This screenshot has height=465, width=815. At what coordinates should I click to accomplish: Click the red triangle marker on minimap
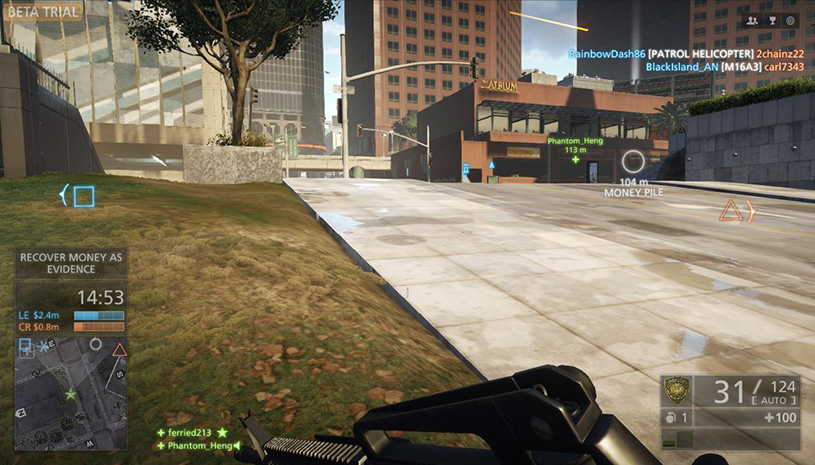click(119, 350)
